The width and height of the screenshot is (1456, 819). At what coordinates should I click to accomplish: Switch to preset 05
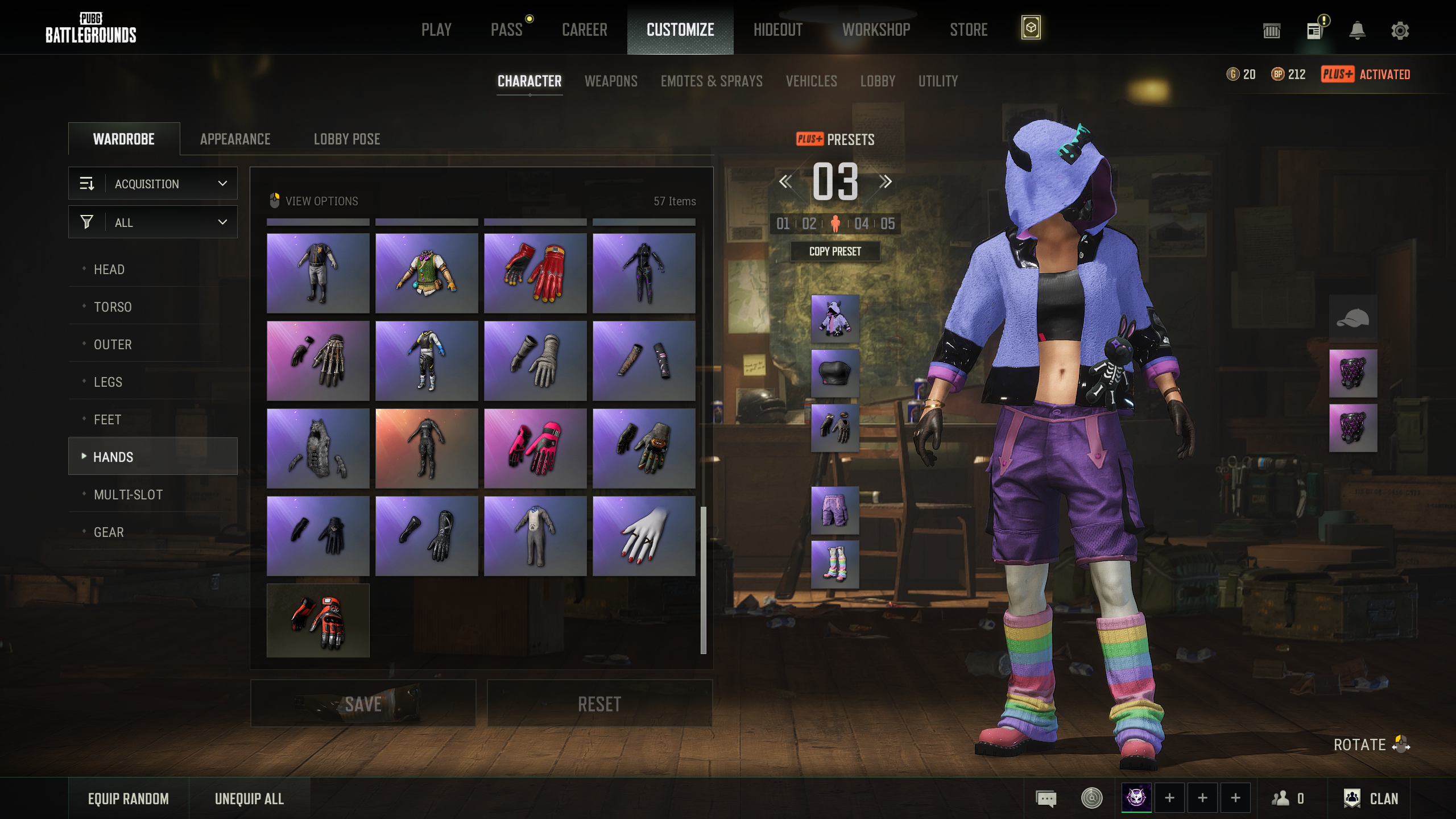click(887, 224)
